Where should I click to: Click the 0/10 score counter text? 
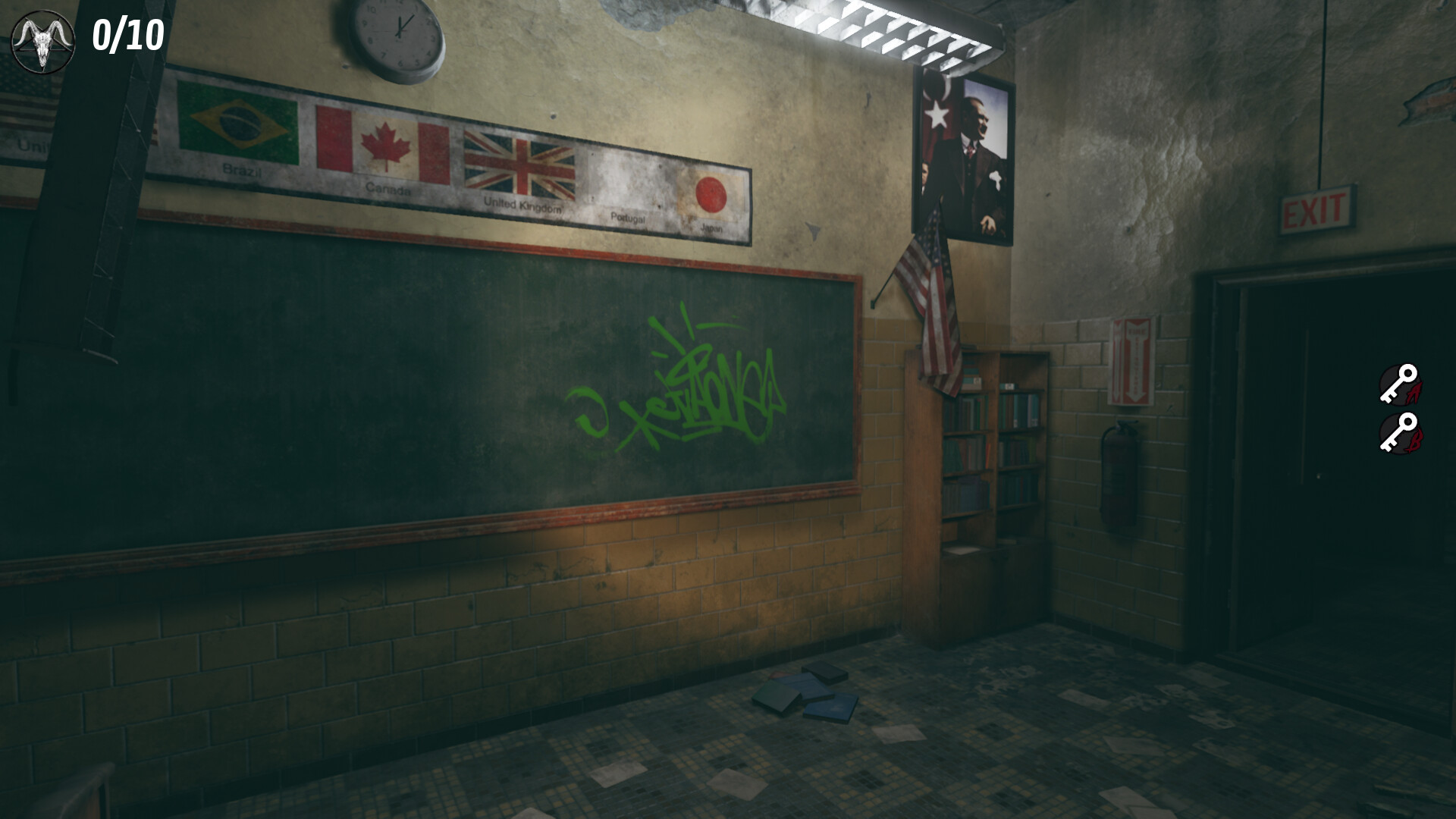coord(127,34)
